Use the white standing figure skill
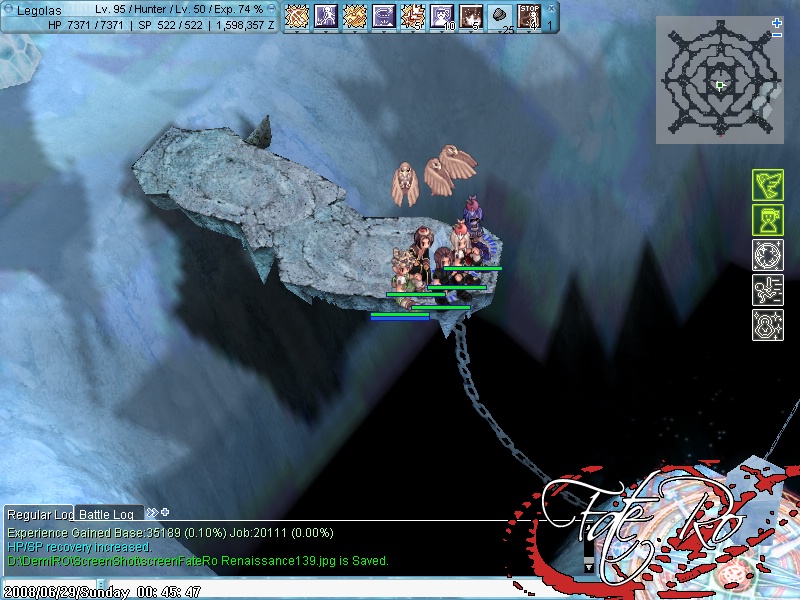 pyautogui.click(x=325, y=16)
